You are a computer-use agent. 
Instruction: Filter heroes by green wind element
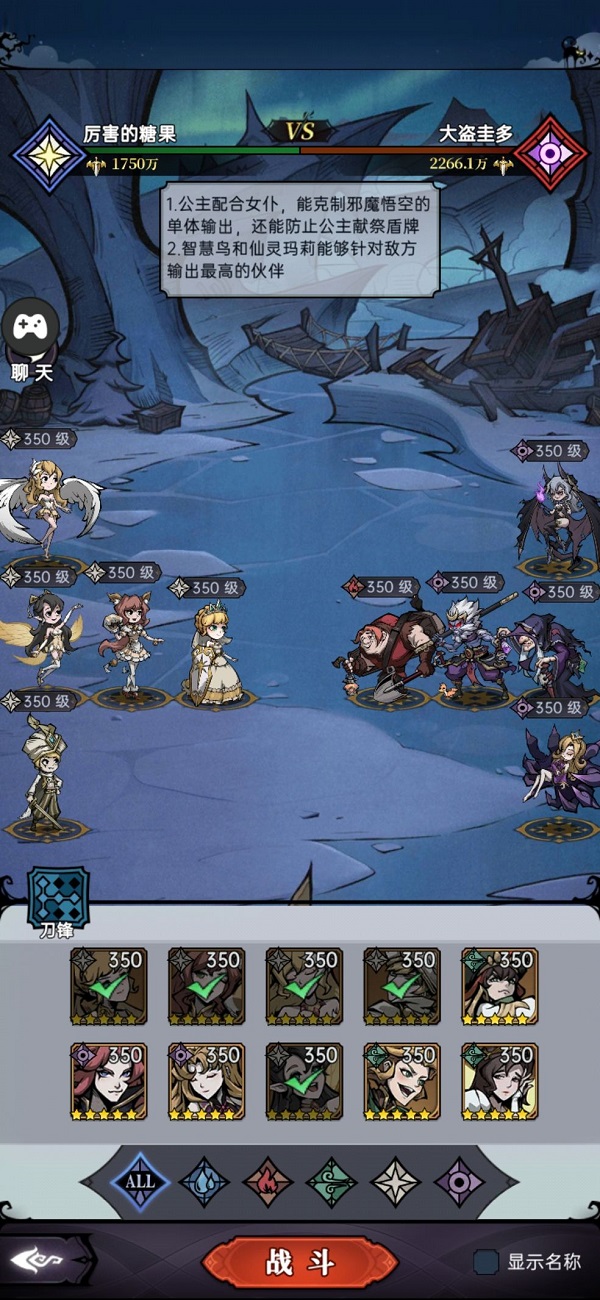(x=332, y=1181)
